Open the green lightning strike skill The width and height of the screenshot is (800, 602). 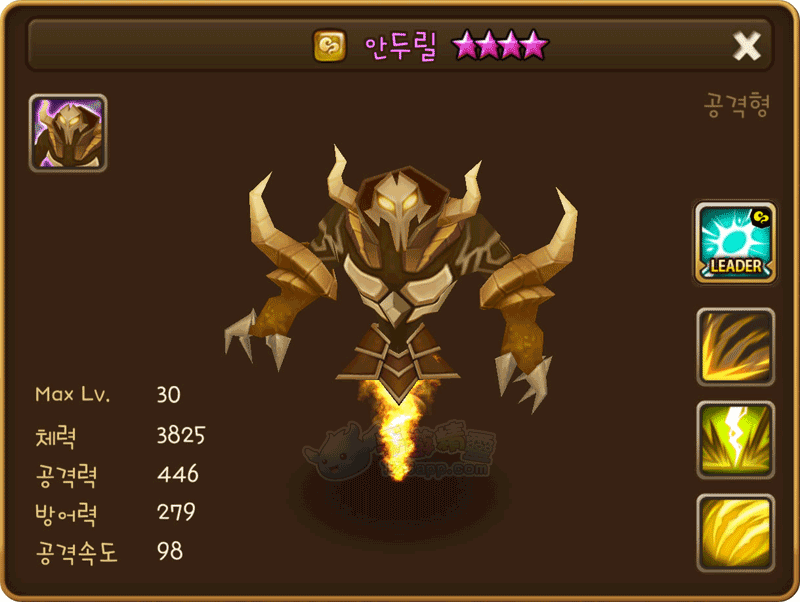pos(736,440)
